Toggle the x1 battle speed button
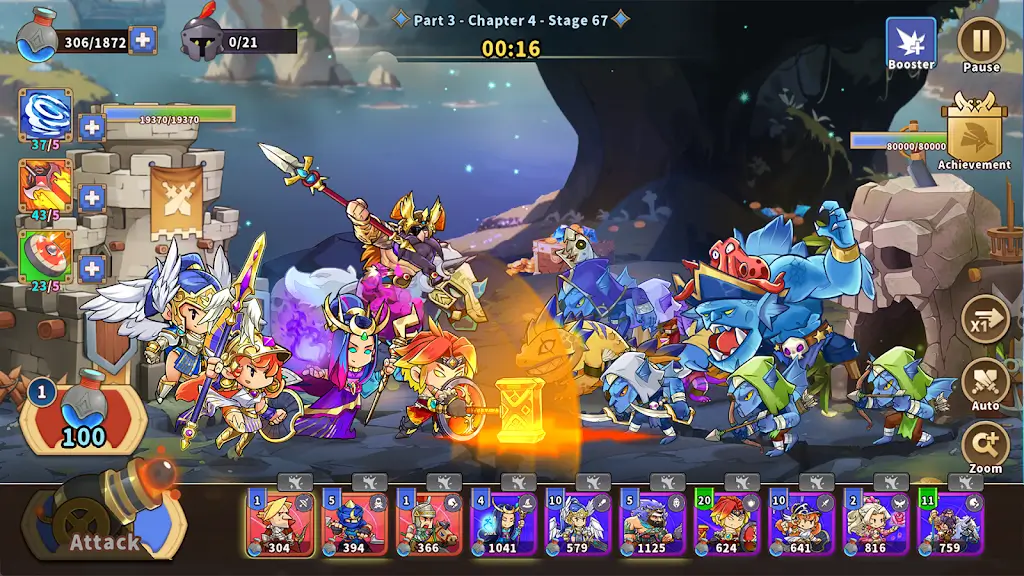Viewport: 1024px width, 576px height. click(x=985, y=320)
